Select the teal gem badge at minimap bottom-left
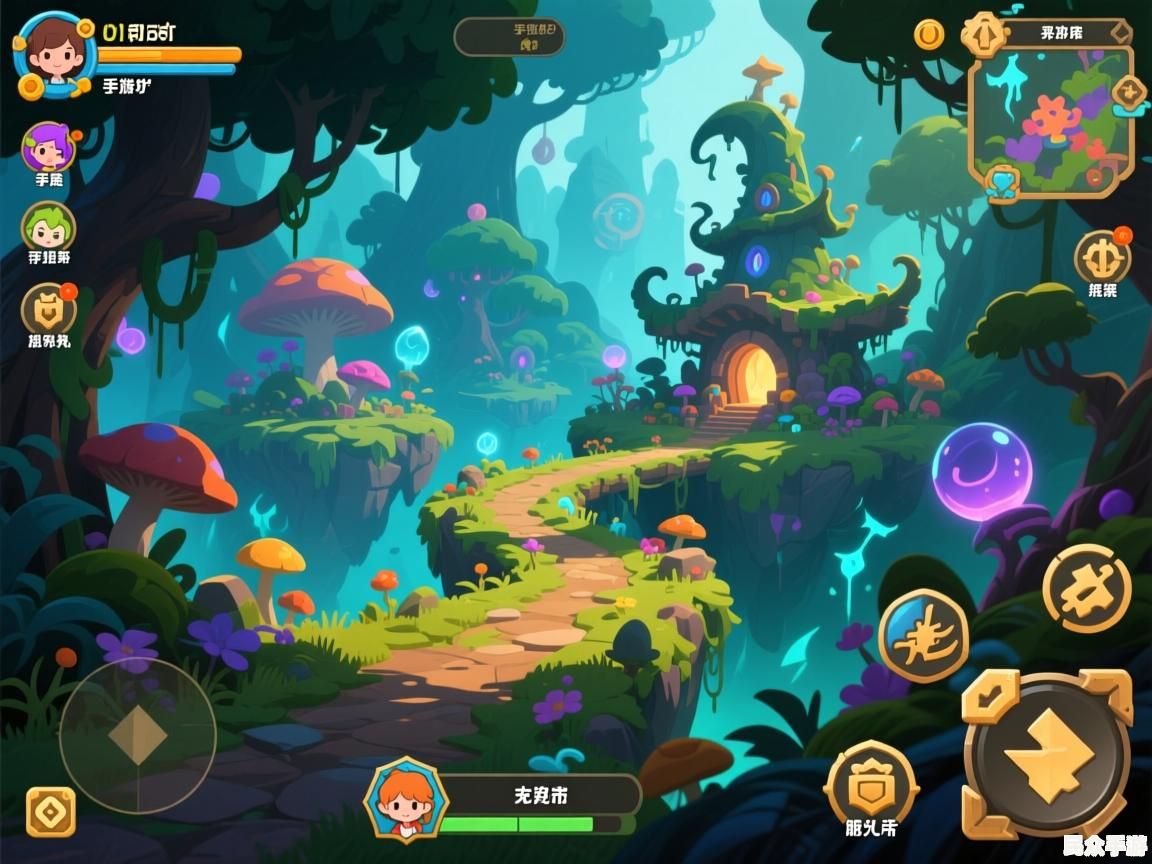 coord(1001,182)
